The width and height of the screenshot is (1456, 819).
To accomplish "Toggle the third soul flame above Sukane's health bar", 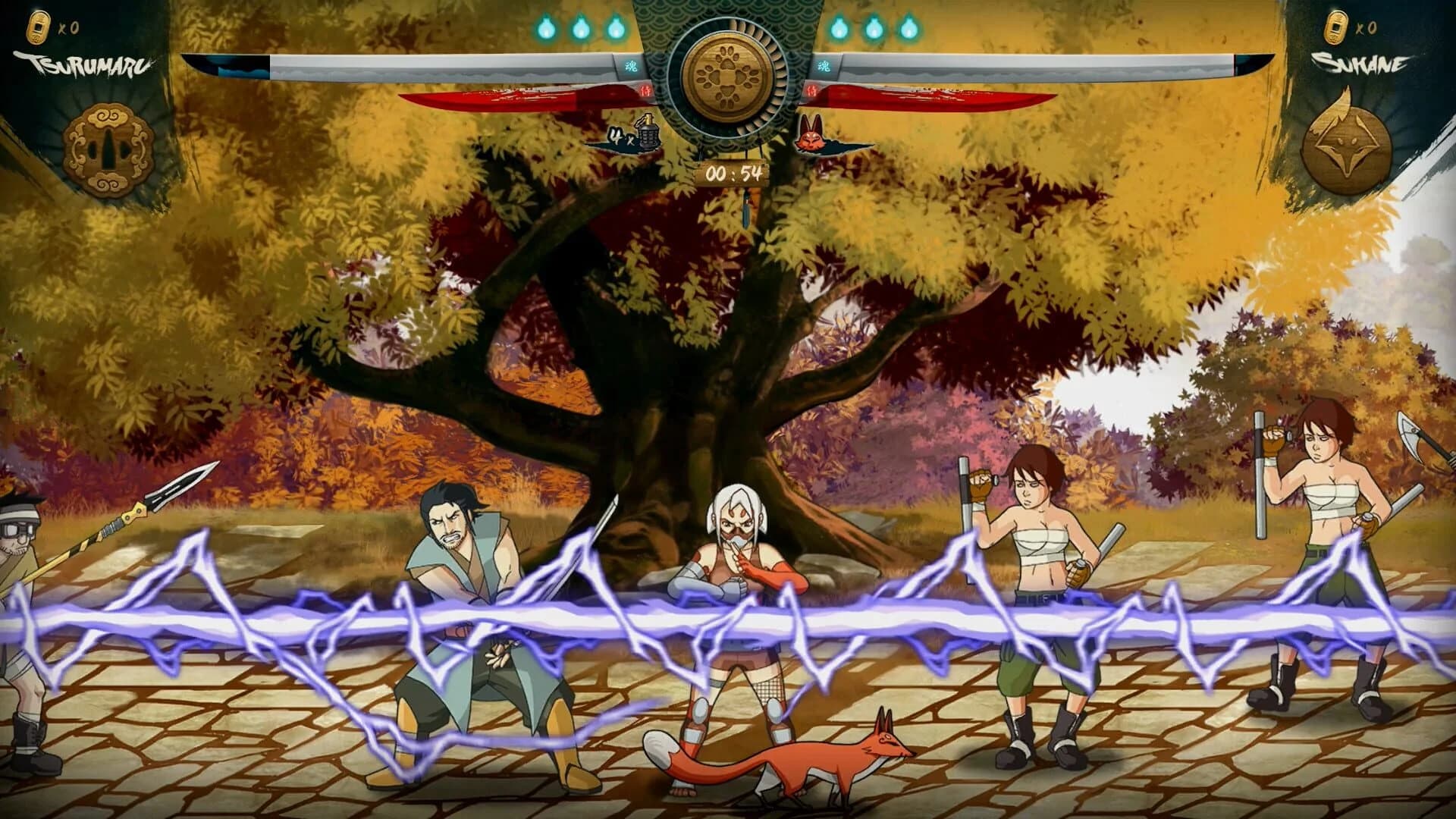I will point(906,27).
